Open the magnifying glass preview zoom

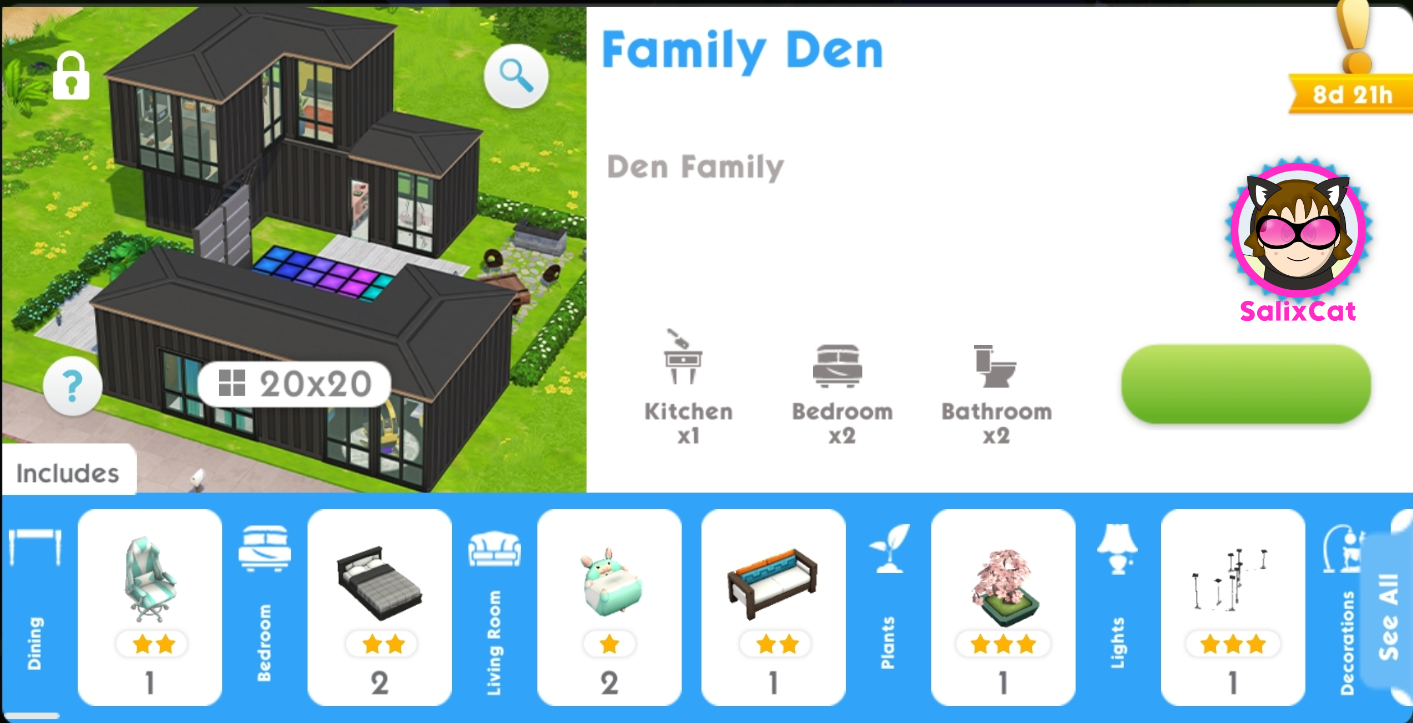516,77
